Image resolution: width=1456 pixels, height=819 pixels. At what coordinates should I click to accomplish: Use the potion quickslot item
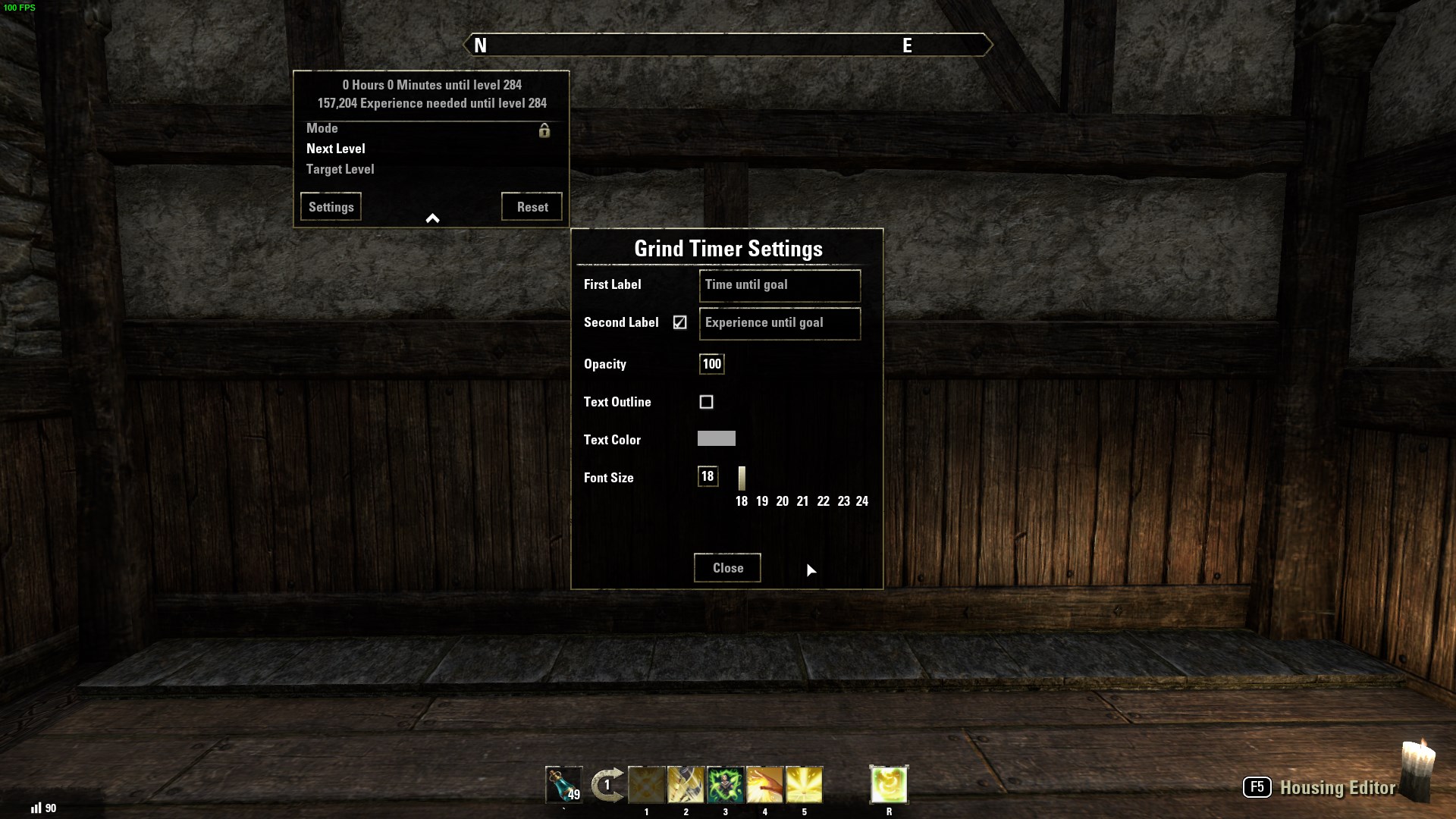[563, 785]
